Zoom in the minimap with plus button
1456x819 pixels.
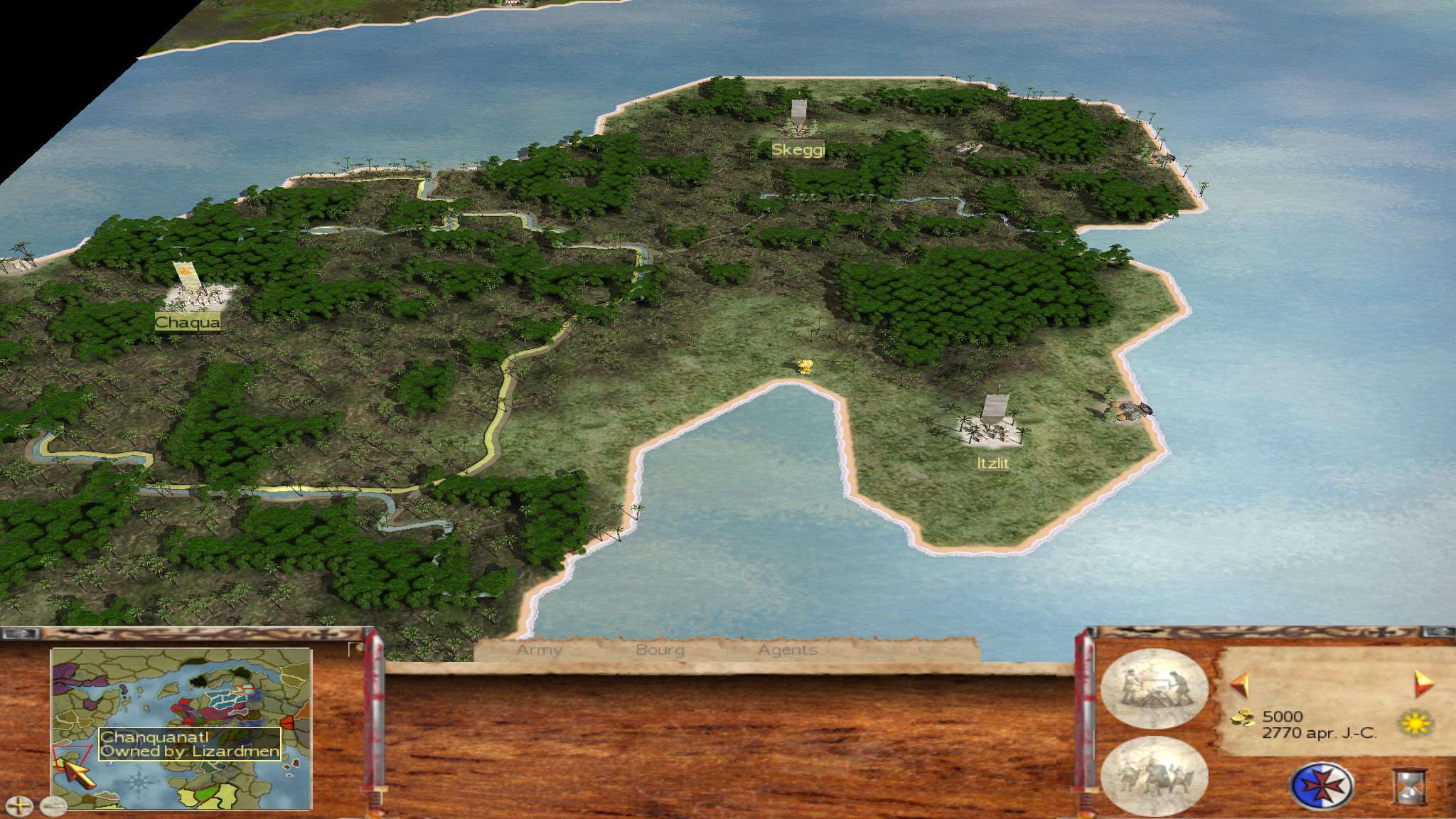(x=19, y=805)
